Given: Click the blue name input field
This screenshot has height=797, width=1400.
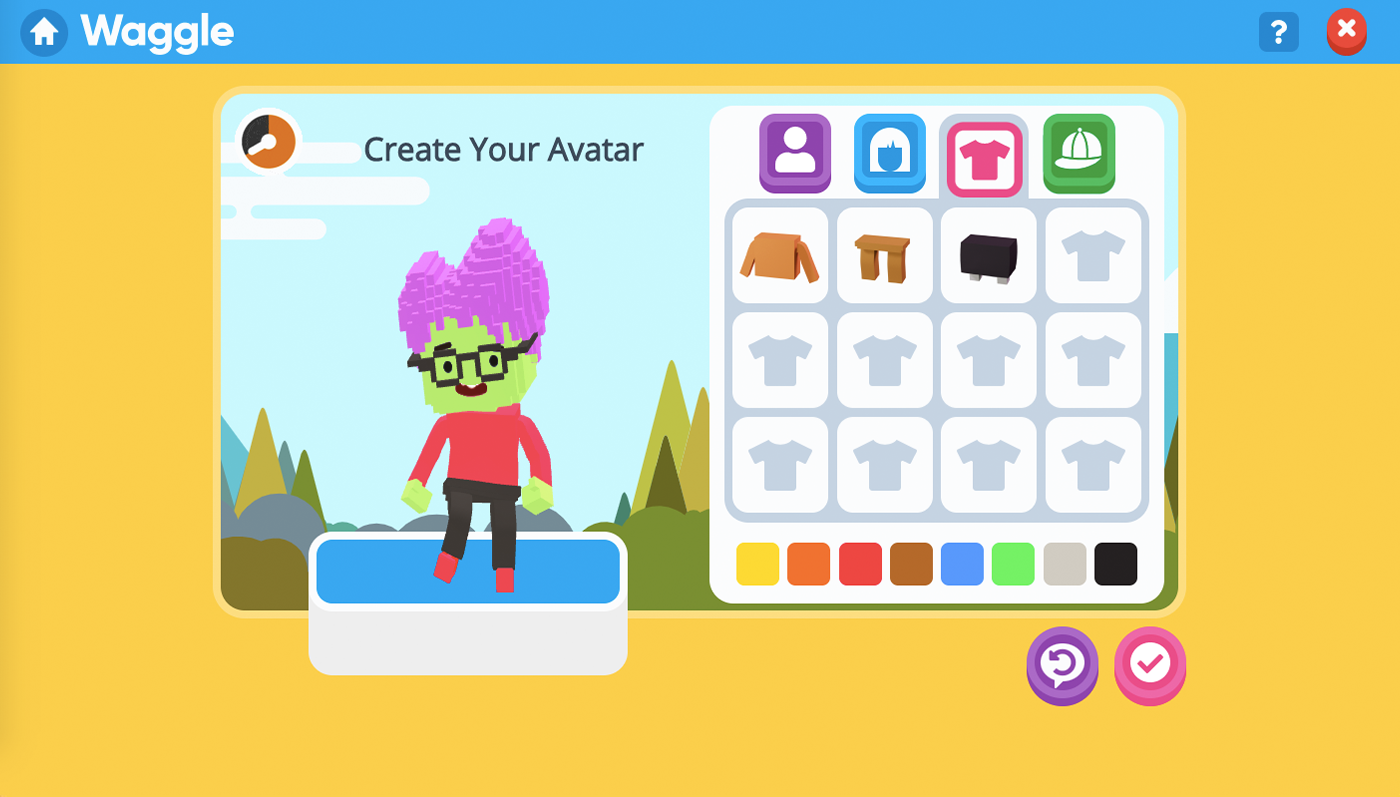Looking at the screenshot, I should tap(468, 571).
